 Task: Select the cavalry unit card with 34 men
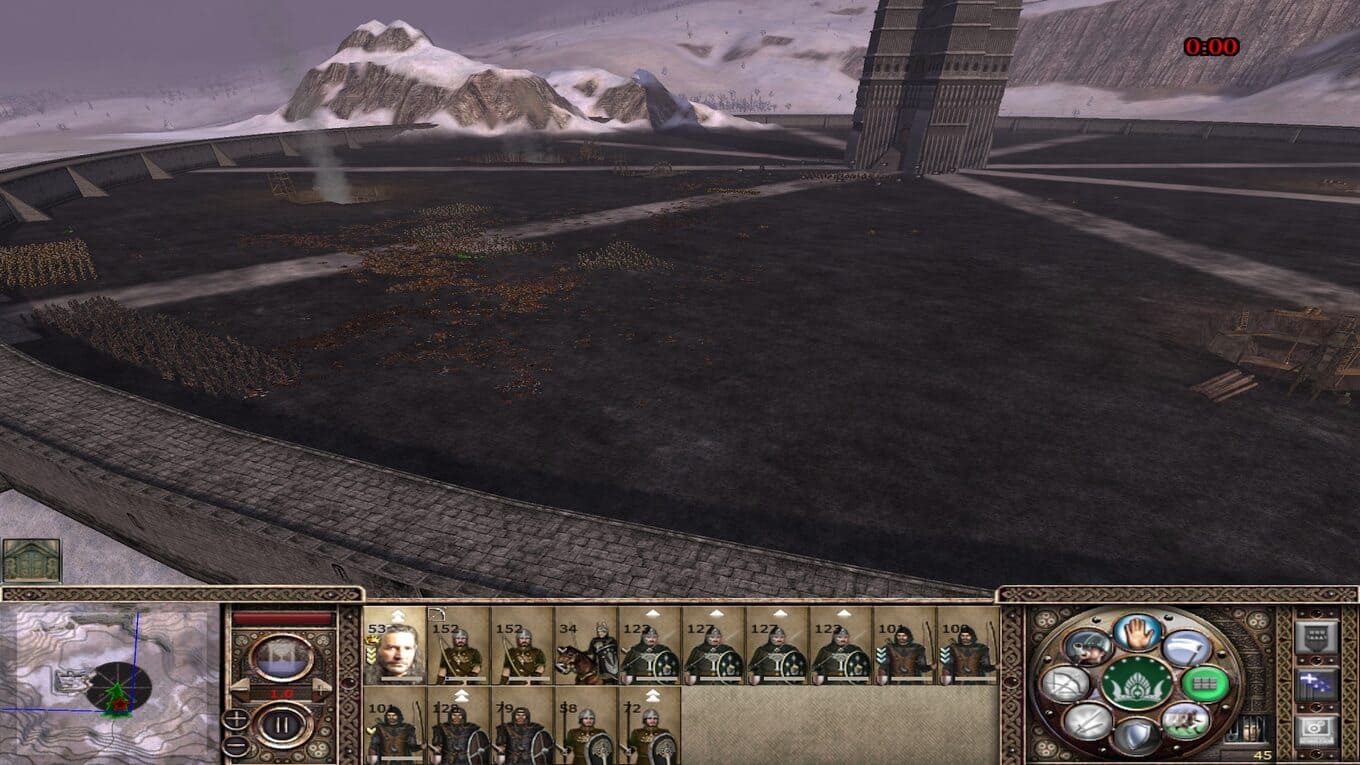[x=586, y=646]
